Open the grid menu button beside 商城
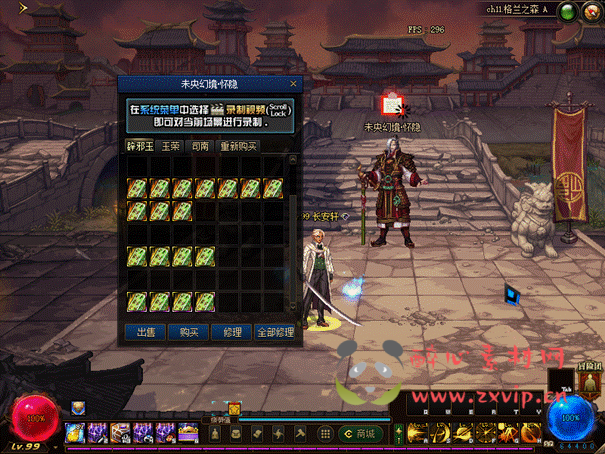Screen dimensions: 605x454 pos(325,433)
